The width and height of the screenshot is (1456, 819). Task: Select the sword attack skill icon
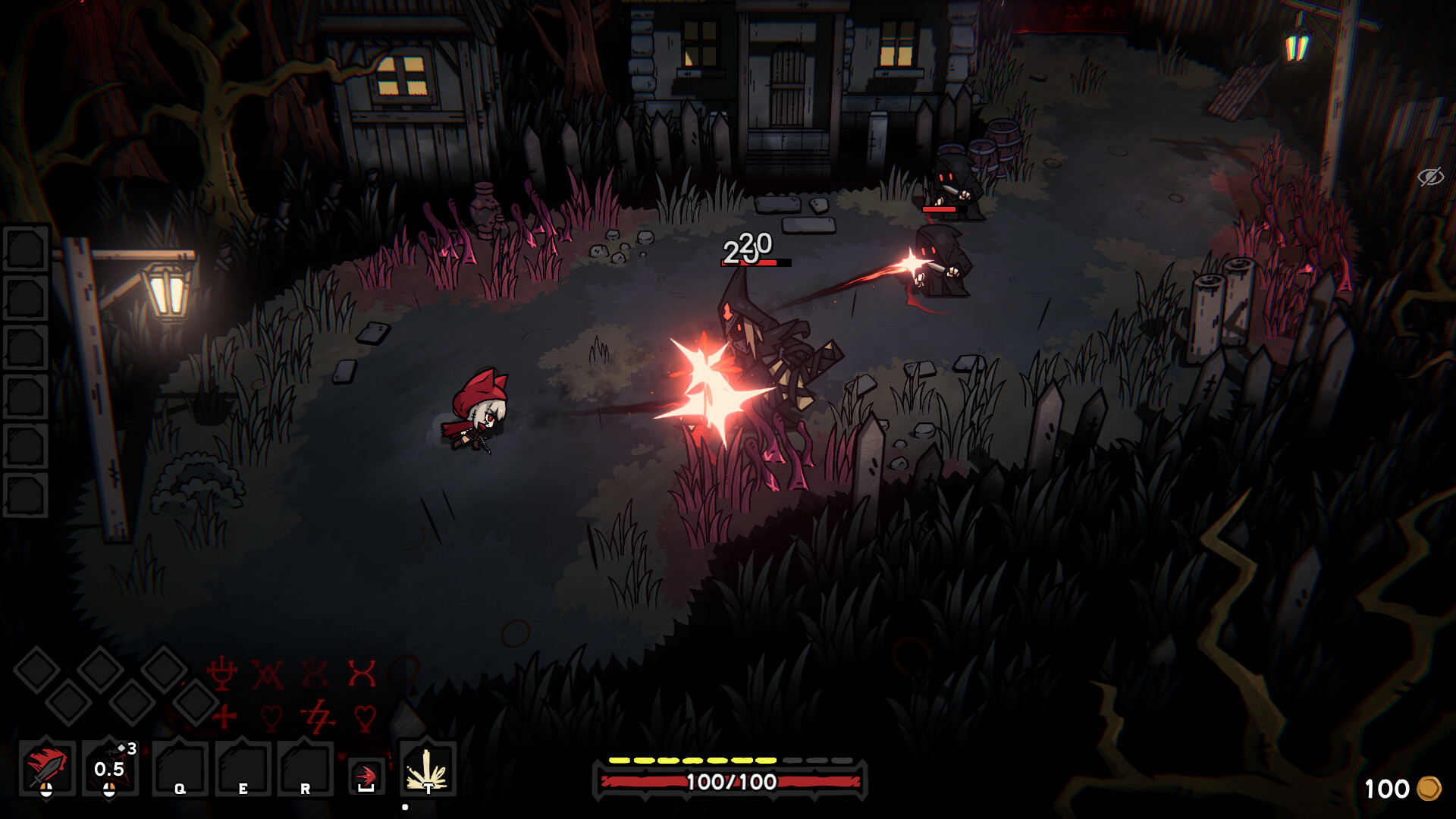(45, 766)
